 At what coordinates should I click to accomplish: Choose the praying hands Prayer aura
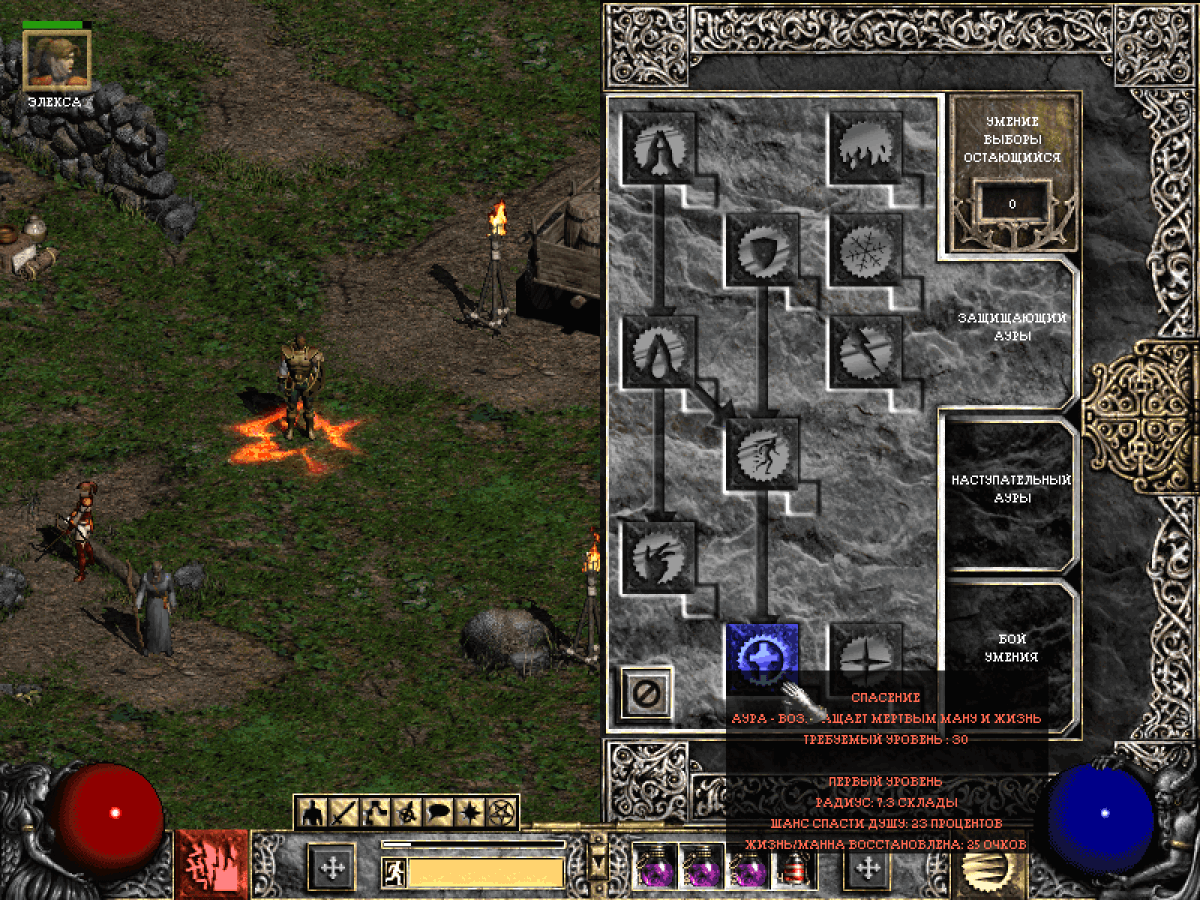659,146
